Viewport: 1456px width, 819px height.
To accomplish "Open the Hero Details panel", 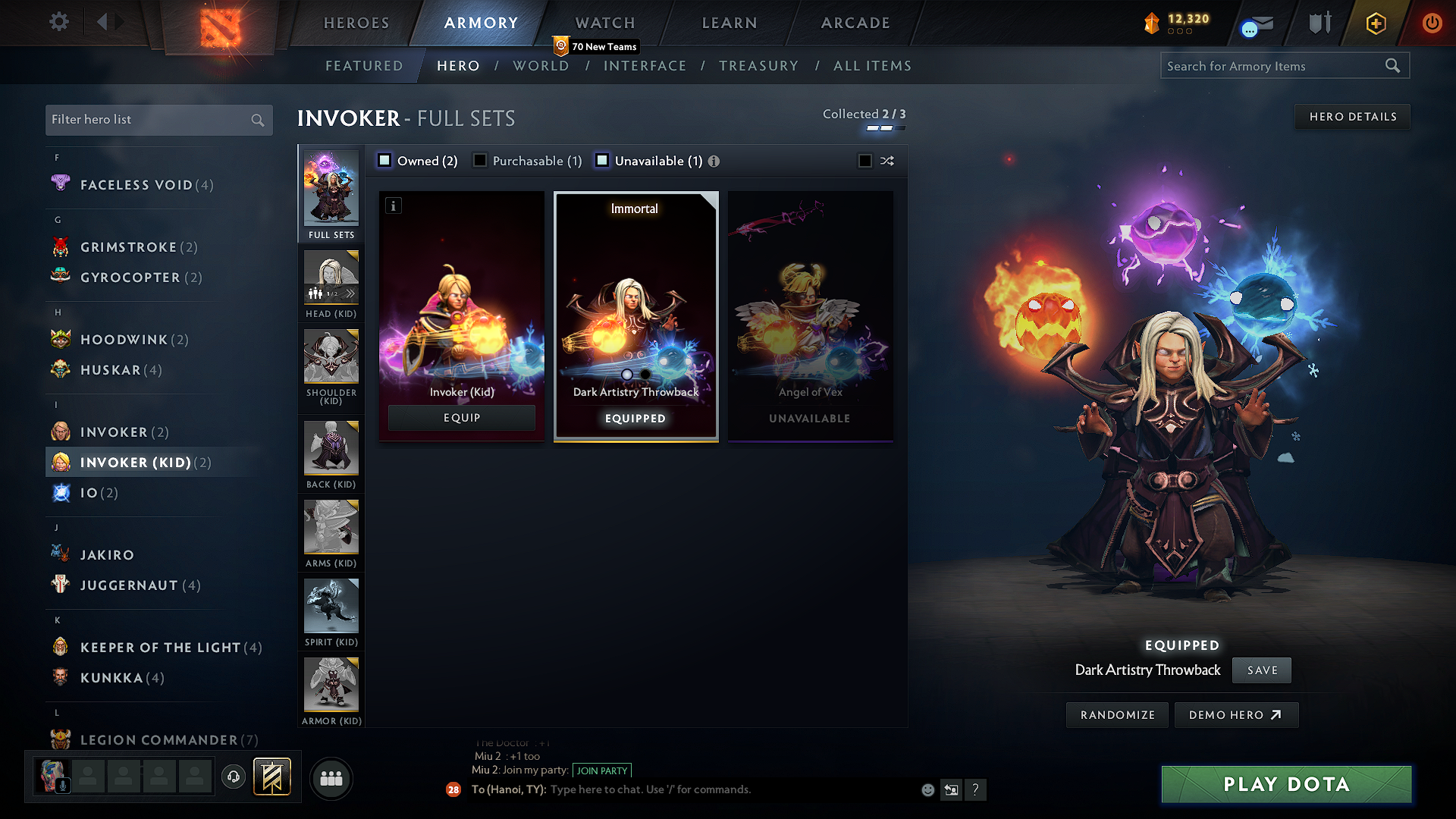I will coord(1352,117).
